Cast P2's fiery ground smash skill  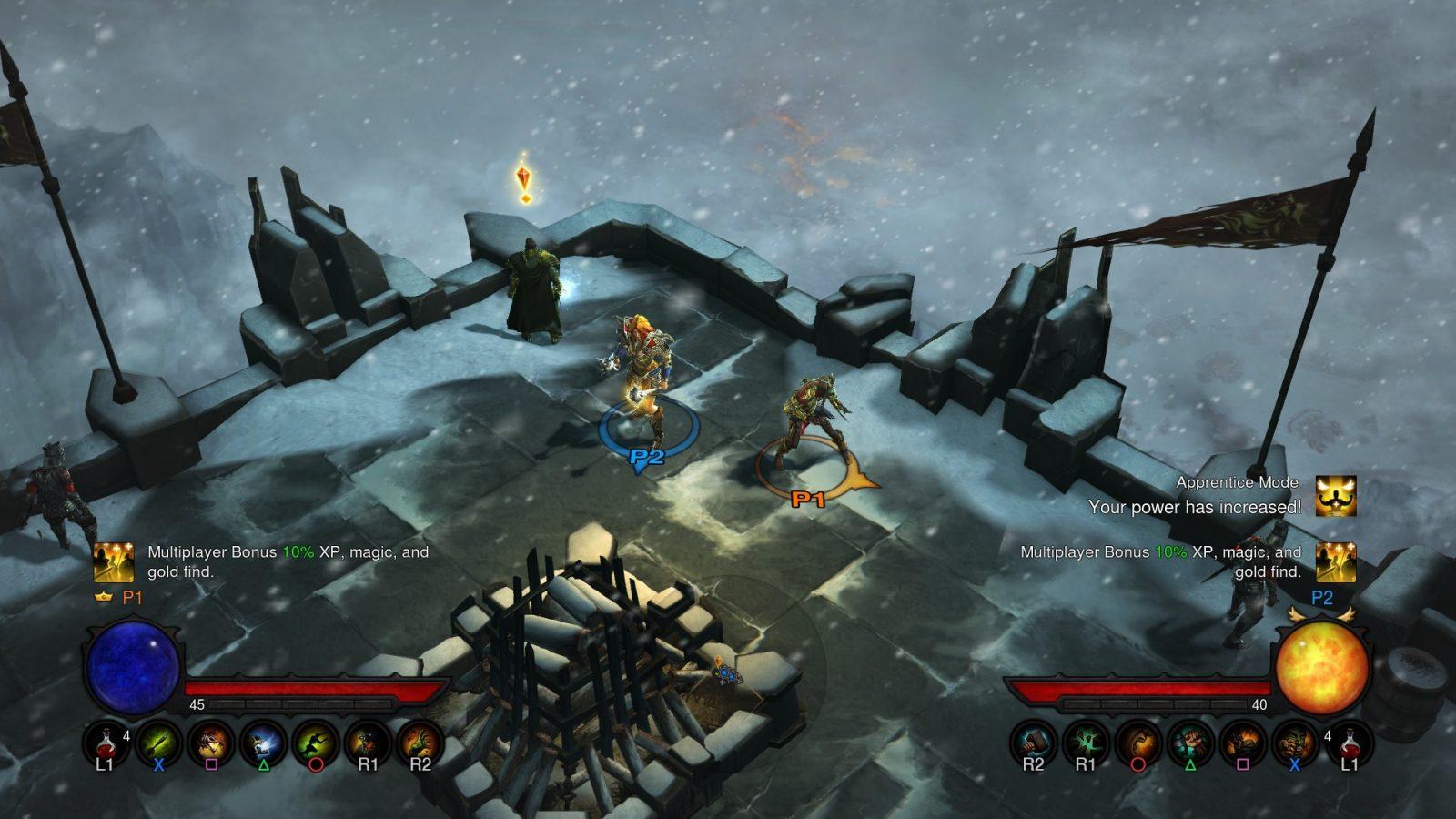[1242, 743]
